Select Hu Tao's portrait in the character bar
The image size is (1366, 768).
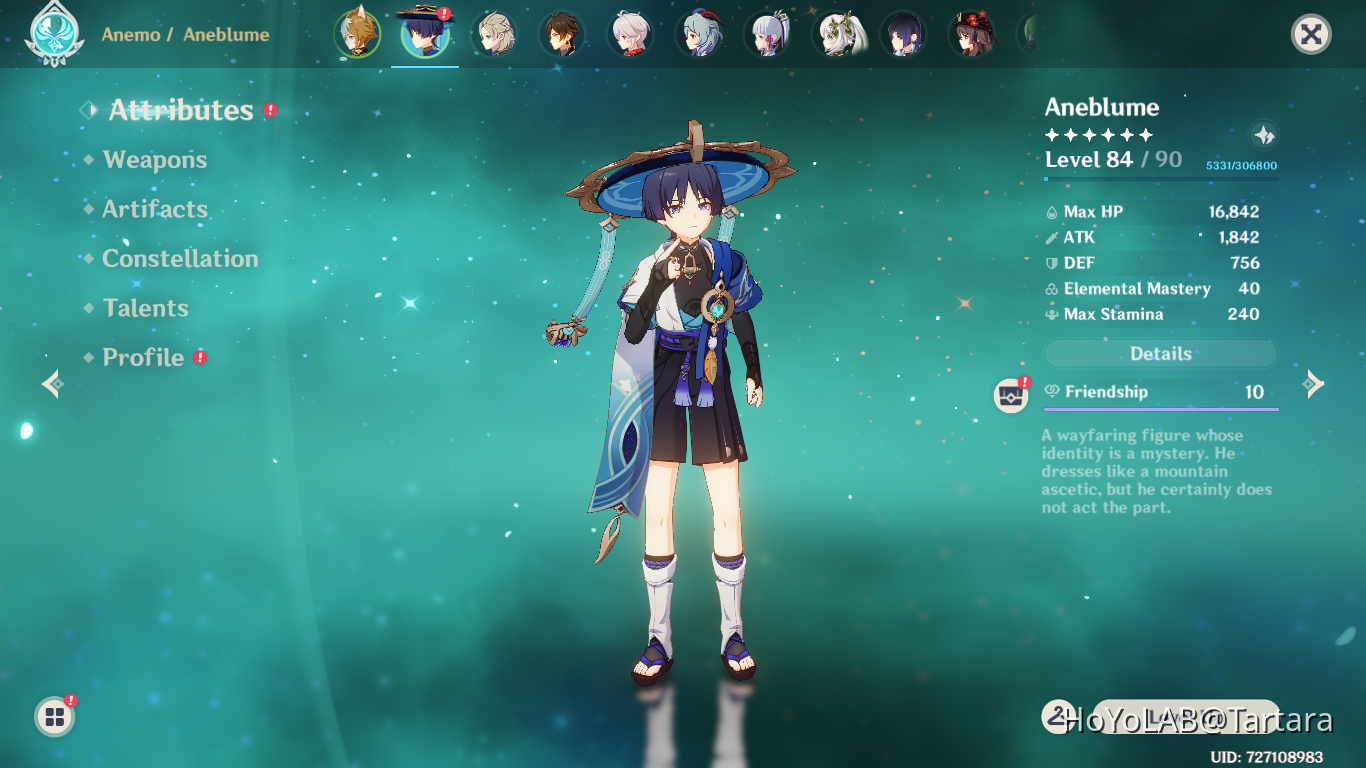pos(971,34)
